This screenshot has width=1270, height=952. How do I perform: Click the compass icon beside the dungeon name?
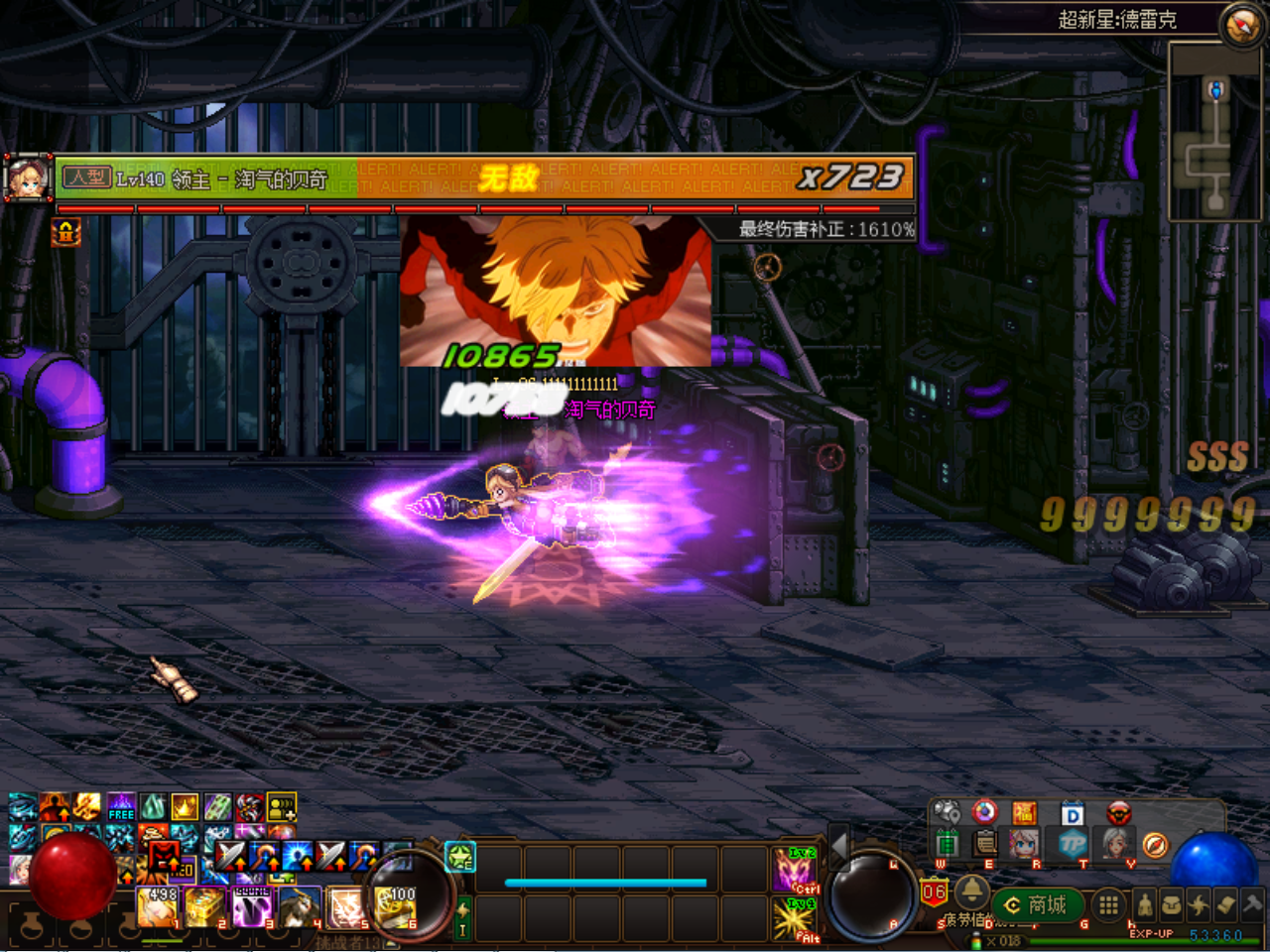(1241, 25)
